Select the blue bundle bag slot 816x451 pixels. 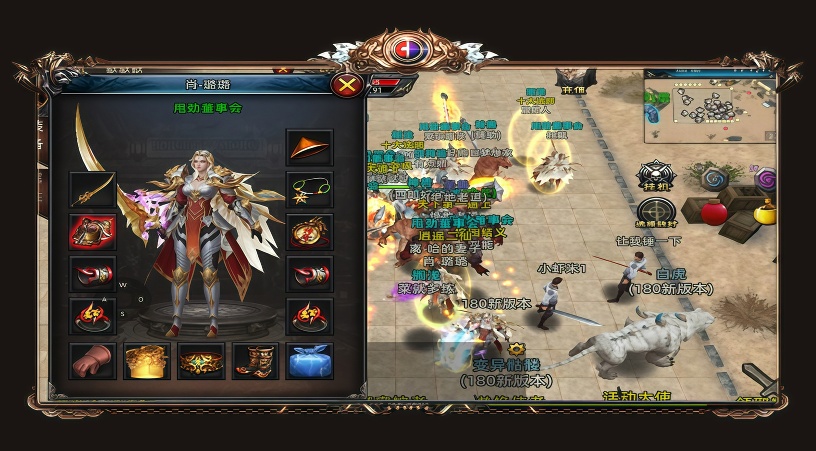(x=309, y=360)
